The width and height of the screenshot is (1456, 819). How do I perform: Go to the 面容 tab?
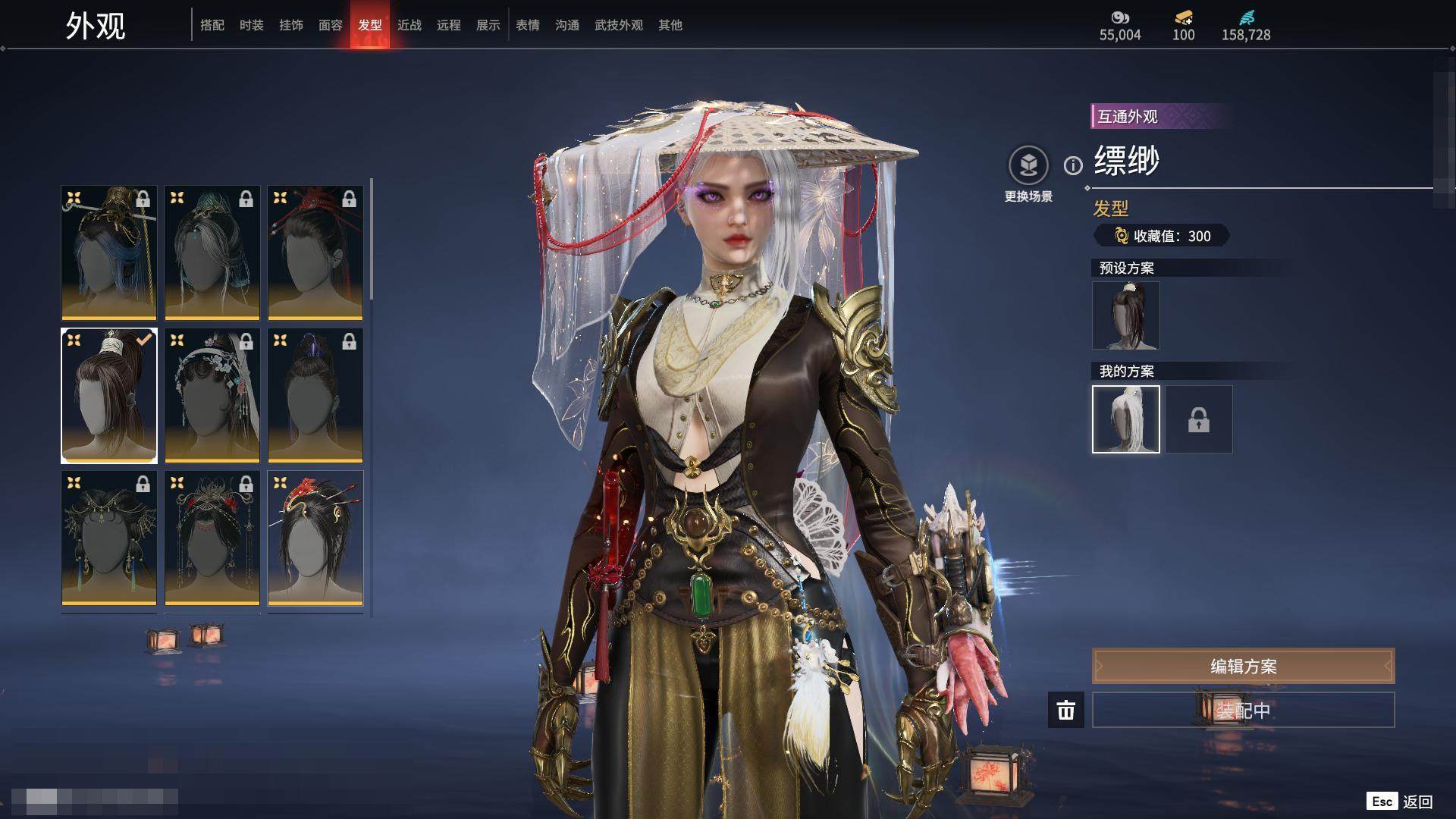[331, 25]
